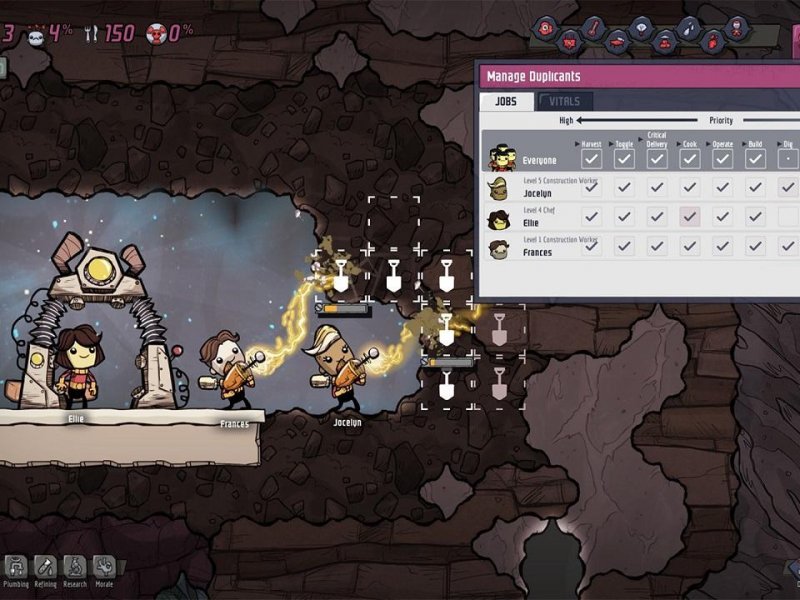The height and width of the screenshot is (600, 800).
Task: Switch to the Vitals tab
Action: 566,101
